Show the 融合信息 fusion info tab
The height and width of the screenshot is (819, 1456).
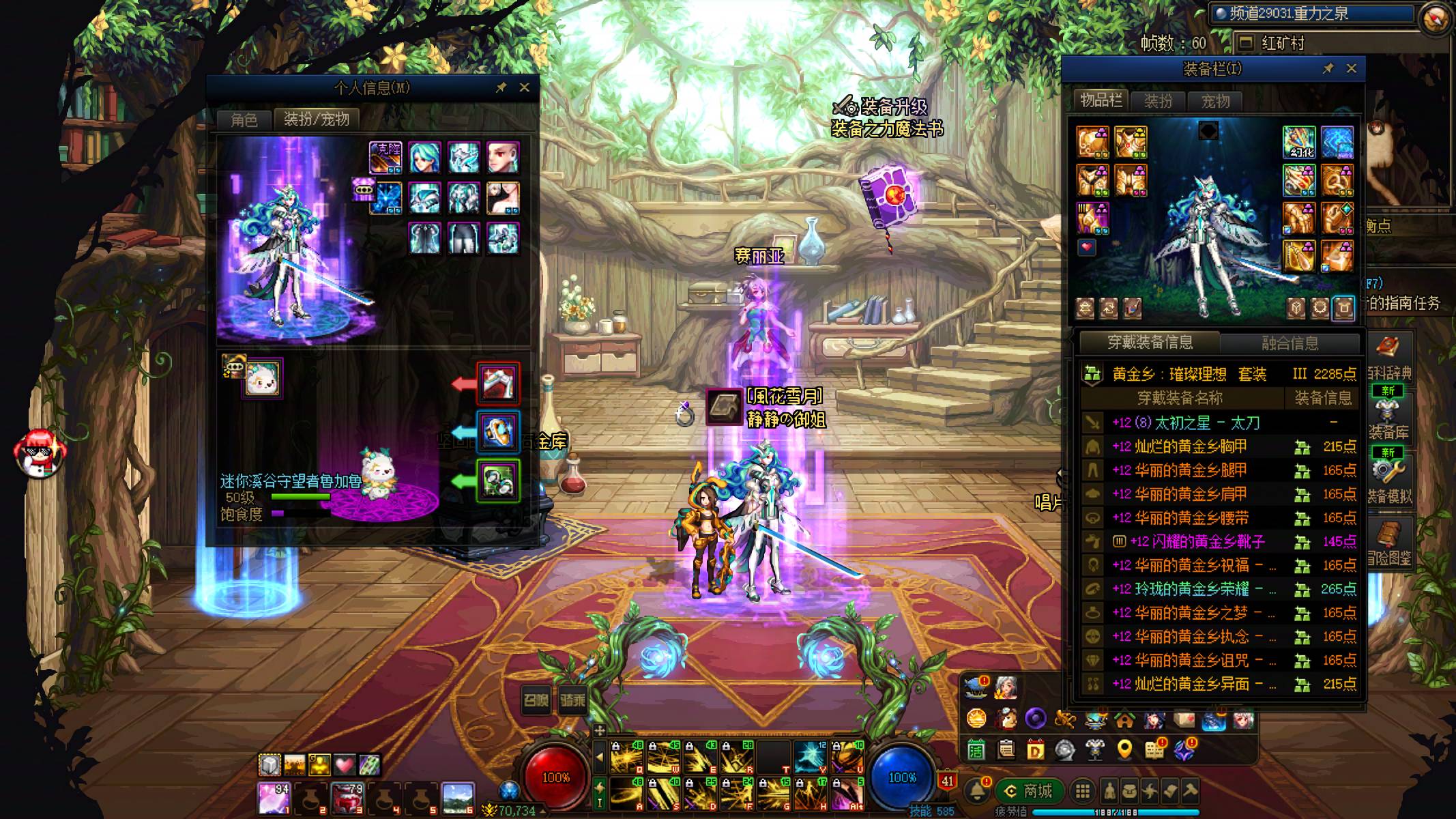(x=1289, y=343)
